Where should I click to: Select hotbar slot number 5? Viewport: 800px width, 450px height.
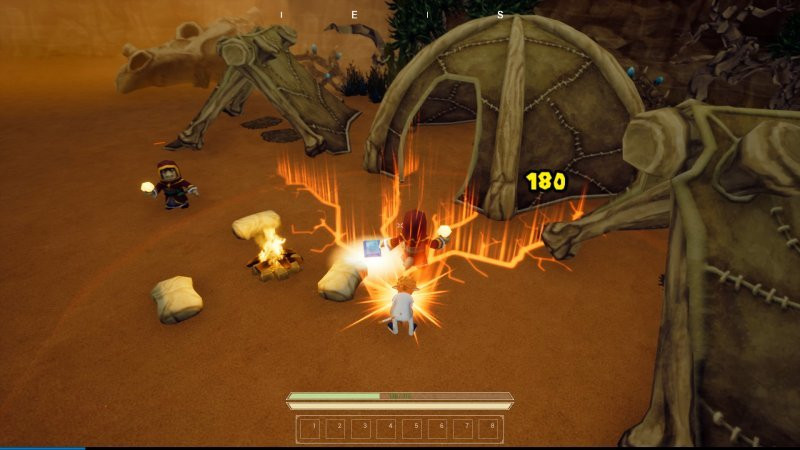tap(413, 429)
